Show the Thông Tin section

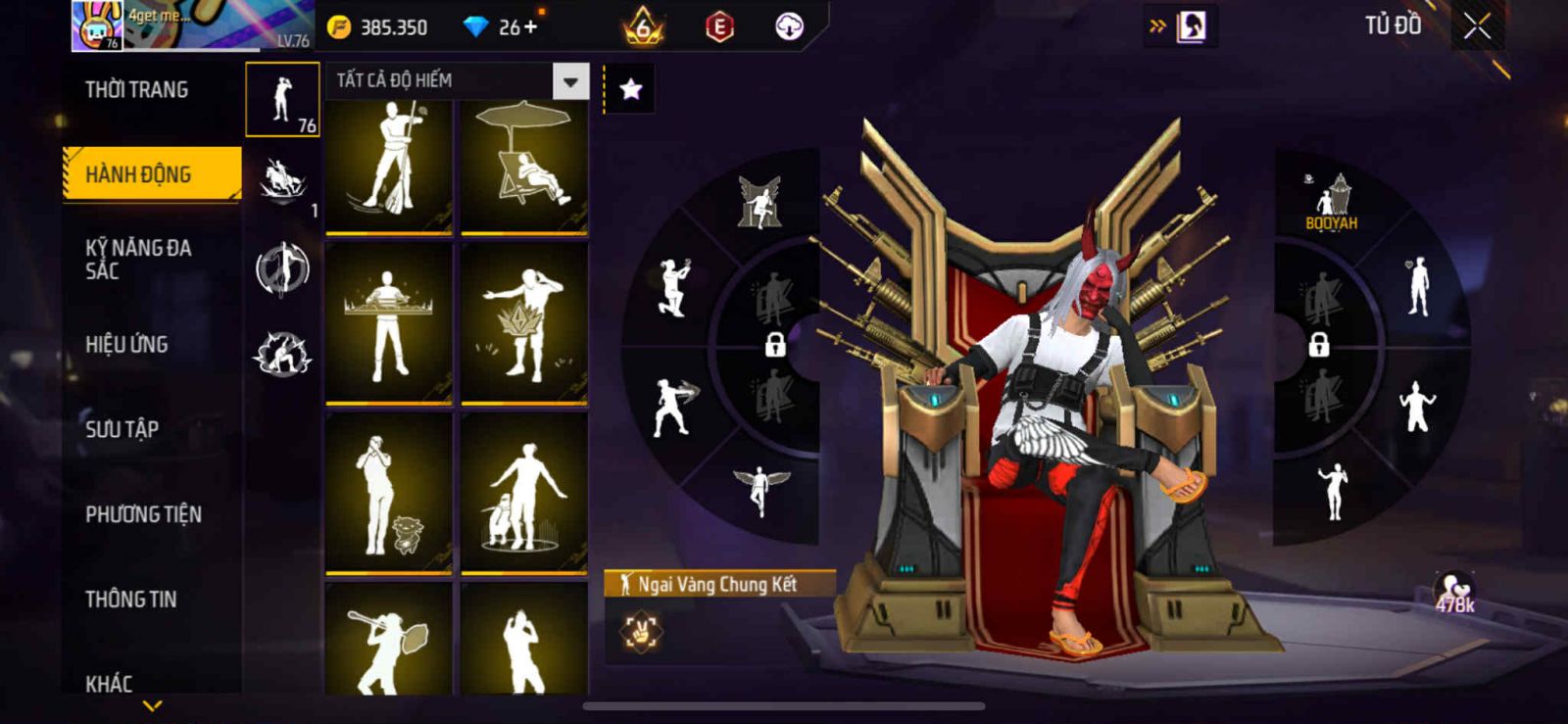tap(130, 599)
